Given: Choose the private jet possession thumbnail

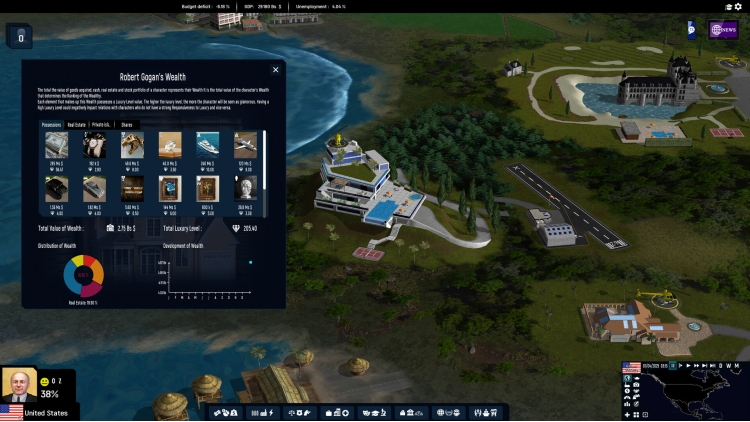Looking at the screenshot, I should (246, 144).
